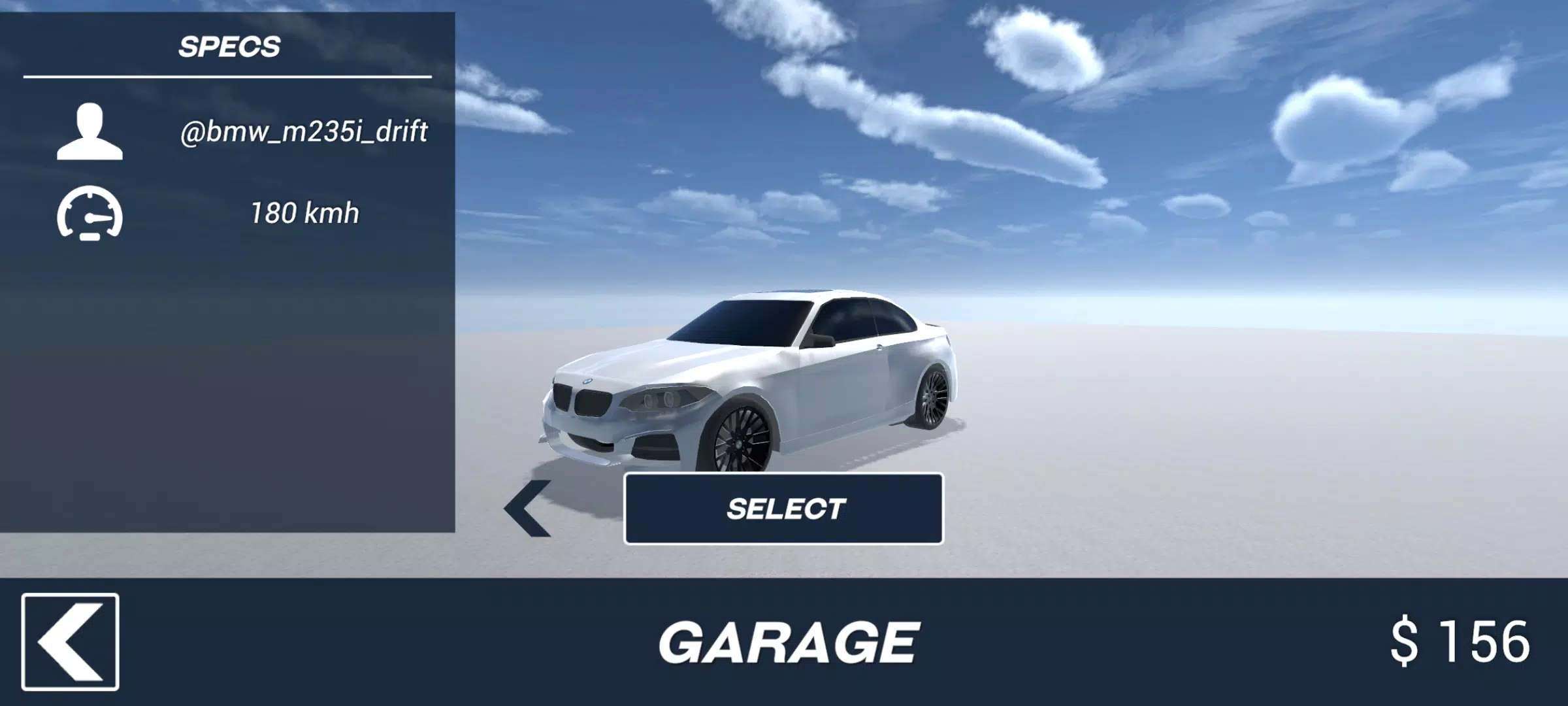Toggle the car selection with SELECT

click(784, 511)
